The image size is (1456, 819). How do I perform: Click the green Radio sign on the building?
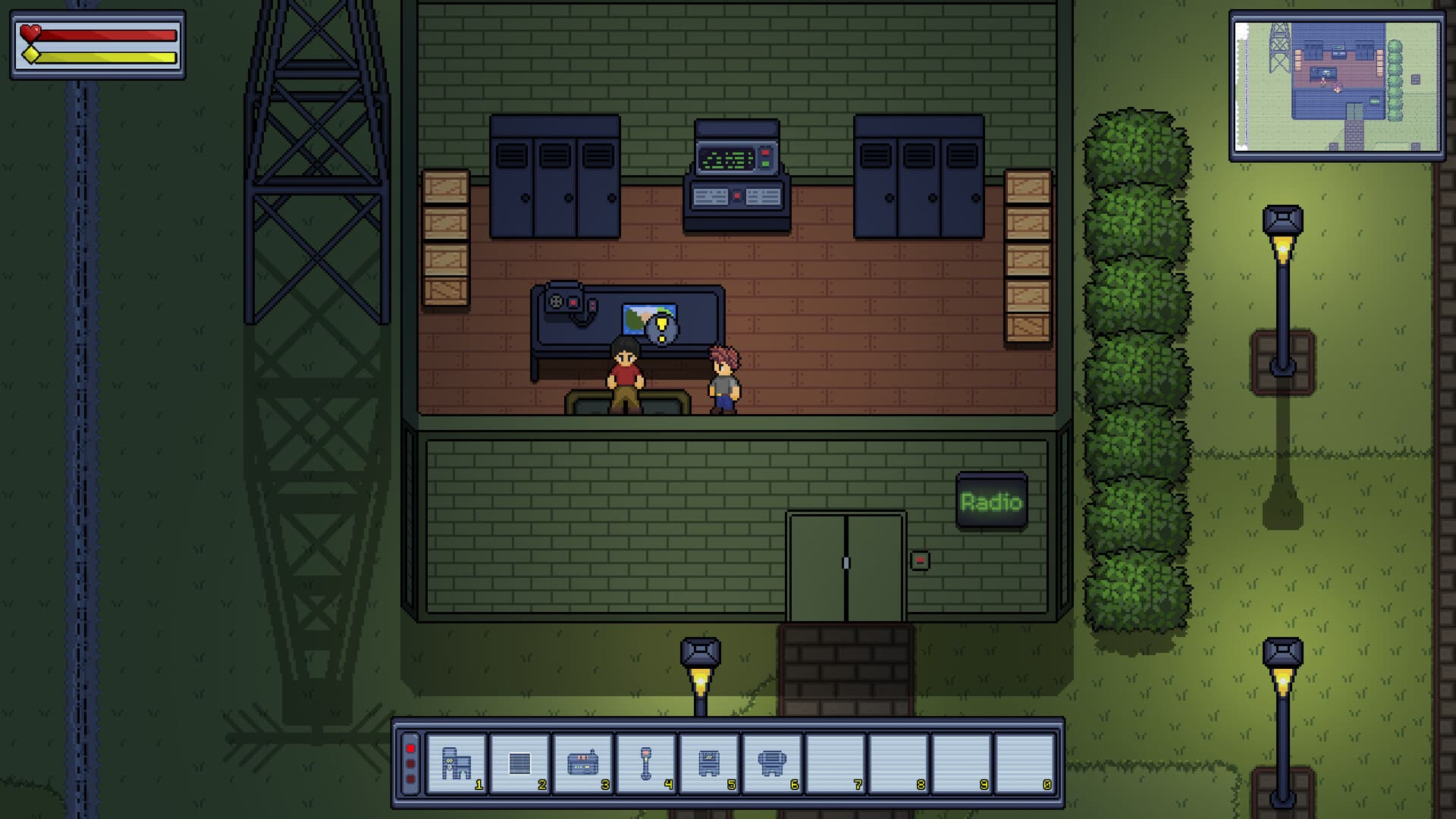tap(990, 500)
